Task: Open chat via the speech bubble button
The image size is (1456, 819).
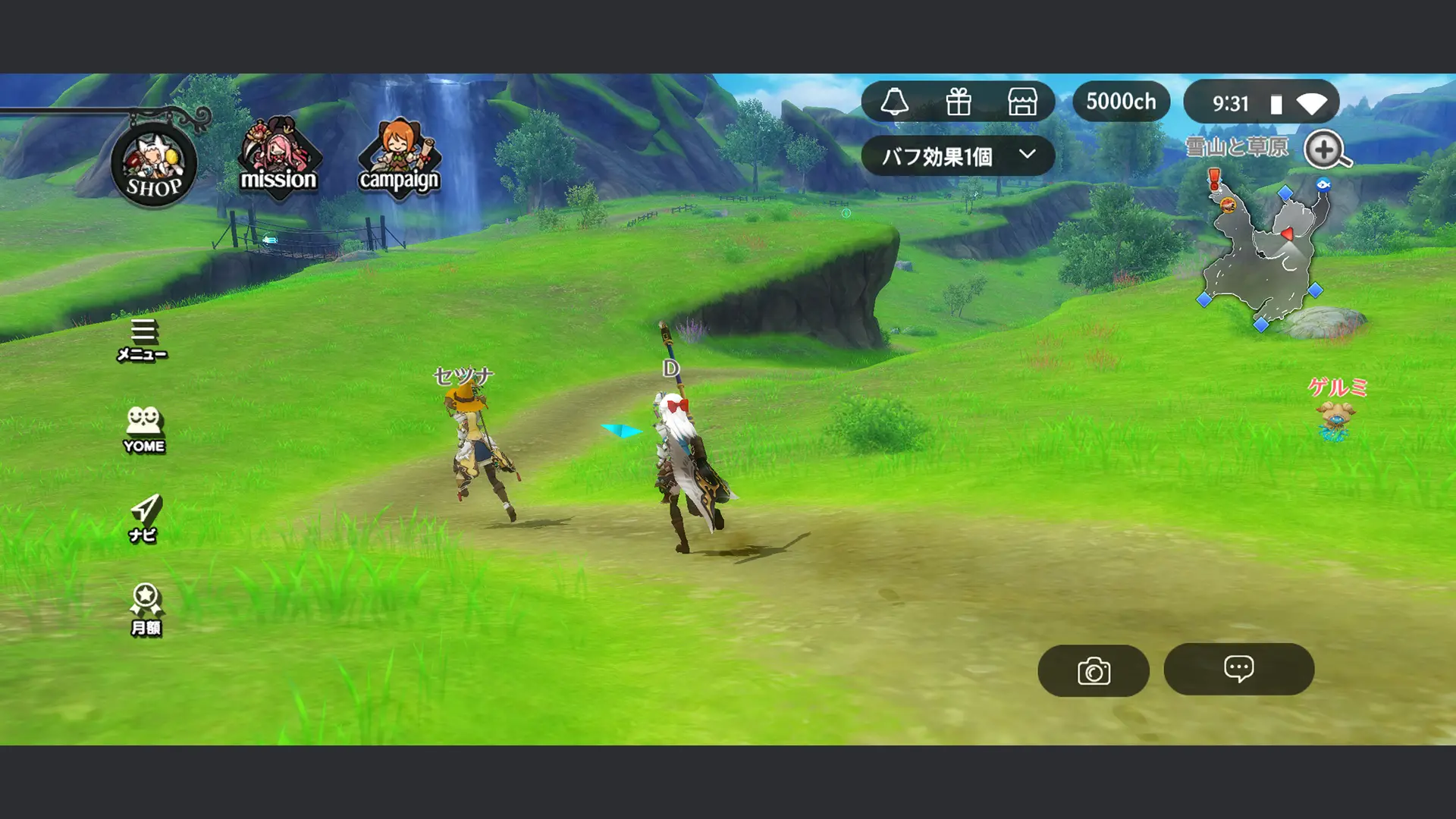Action: [x=1239, y=670]
